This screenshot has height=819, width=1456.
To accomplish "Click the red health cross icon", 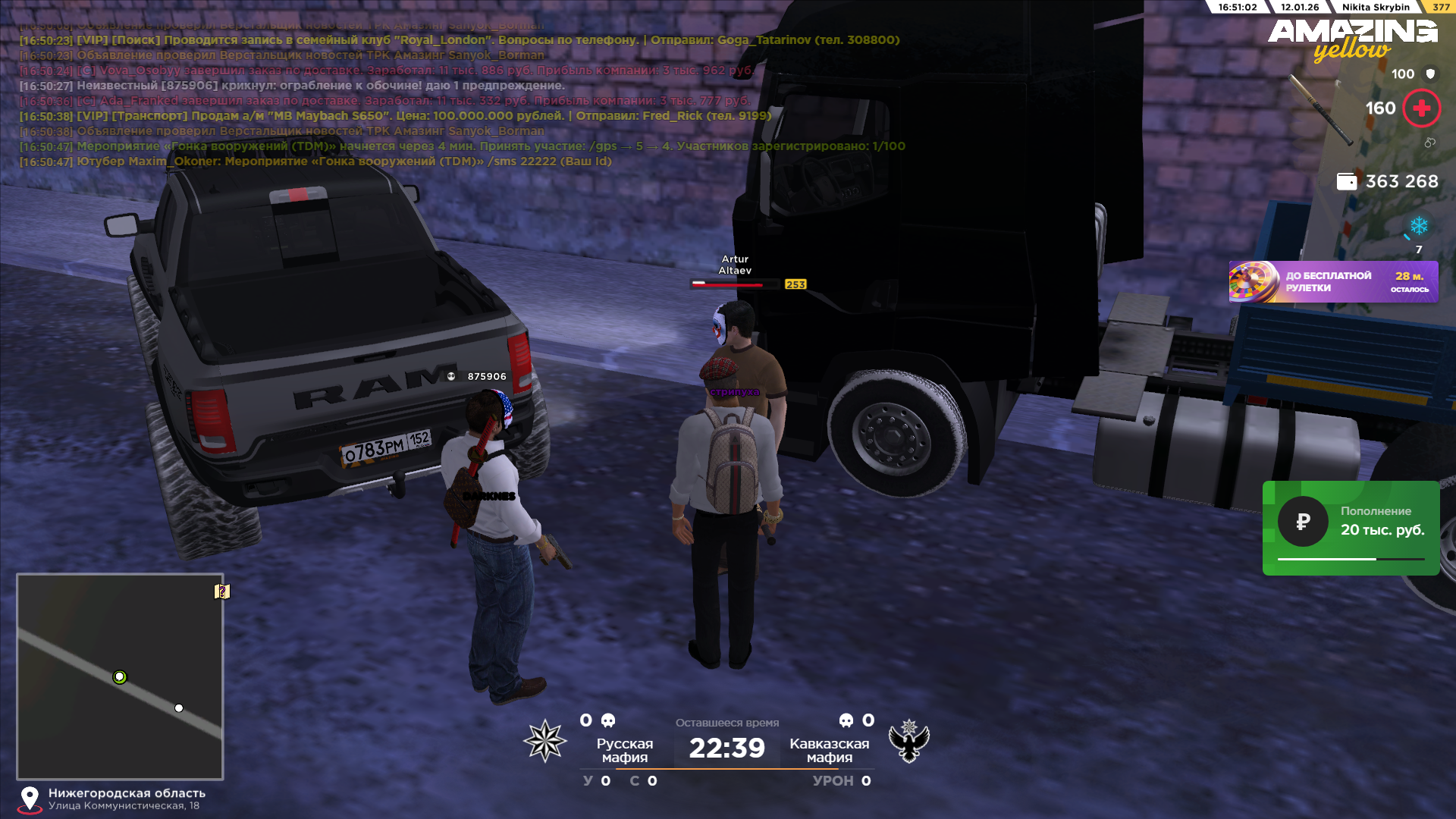I will (1421, 108).
